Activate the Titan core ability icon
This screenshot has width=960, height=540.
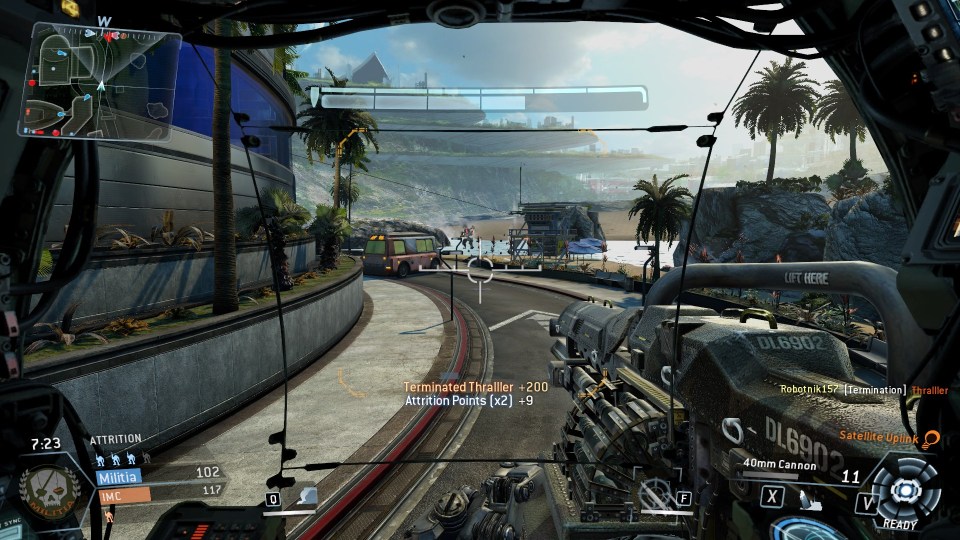tap(905, 489)
